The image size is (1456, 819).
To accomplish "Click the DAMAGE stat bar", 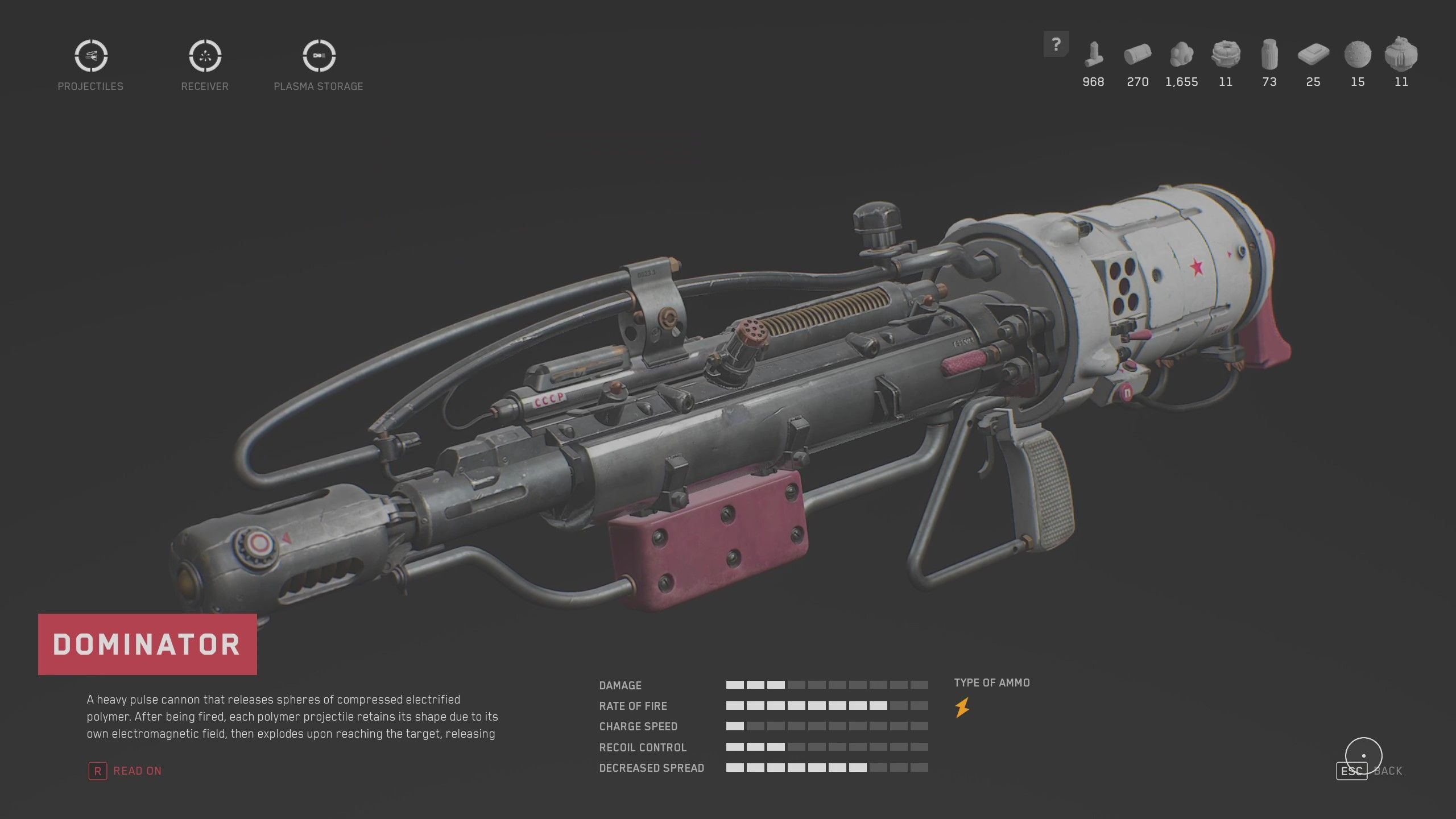I will [x=825, y=685].
